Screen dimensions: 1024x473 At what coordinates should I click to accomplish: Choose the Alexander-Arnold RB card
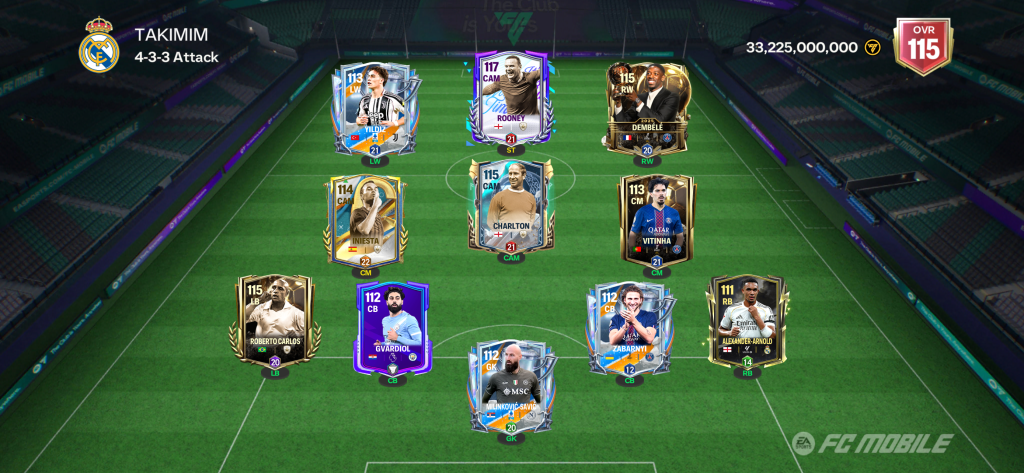747,322
